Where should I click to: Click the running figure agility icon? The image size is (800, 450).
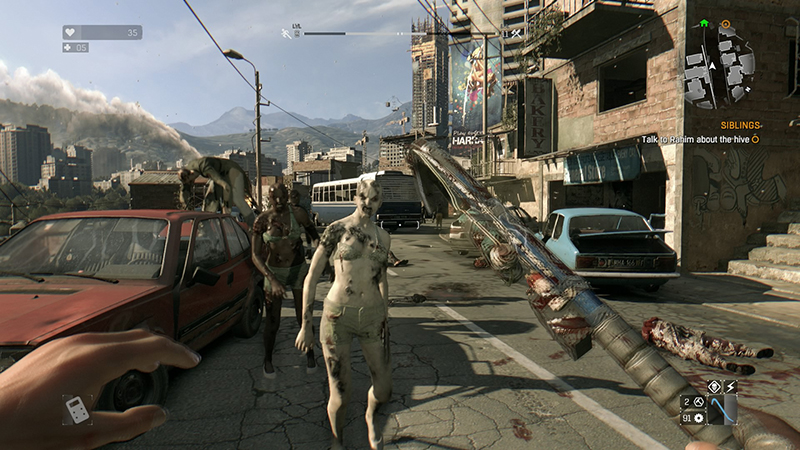coord(288,33)
